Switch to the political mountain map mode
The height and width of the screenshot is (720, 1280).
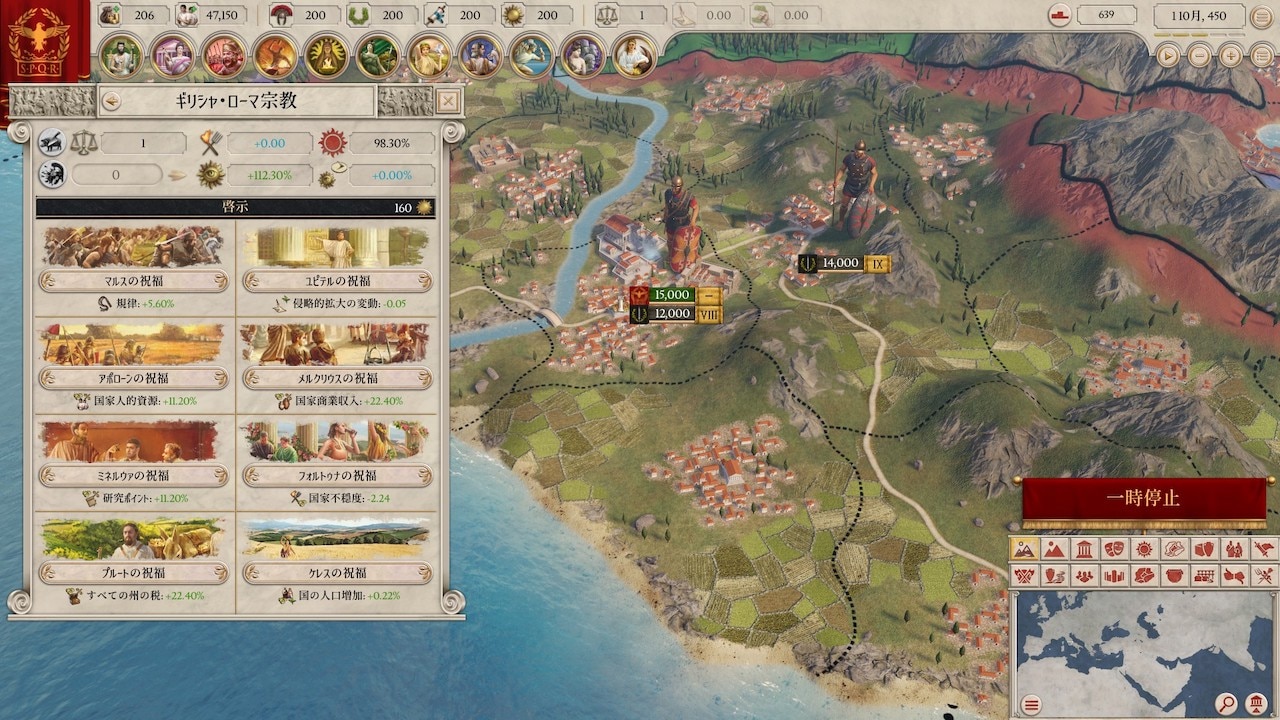tap(1056, 551)
